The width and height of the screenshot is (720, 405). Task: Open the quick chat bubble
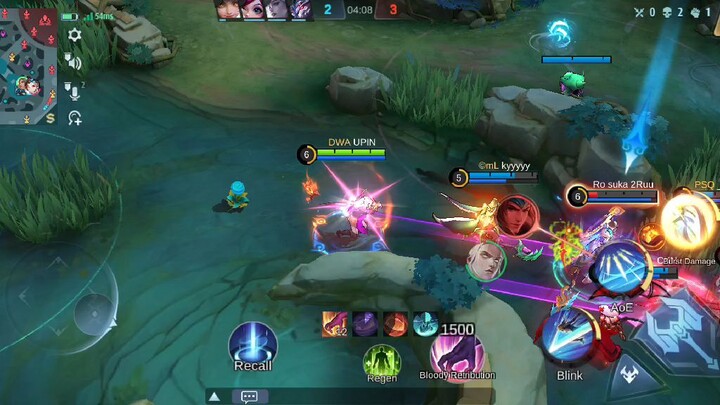point(248,396)
